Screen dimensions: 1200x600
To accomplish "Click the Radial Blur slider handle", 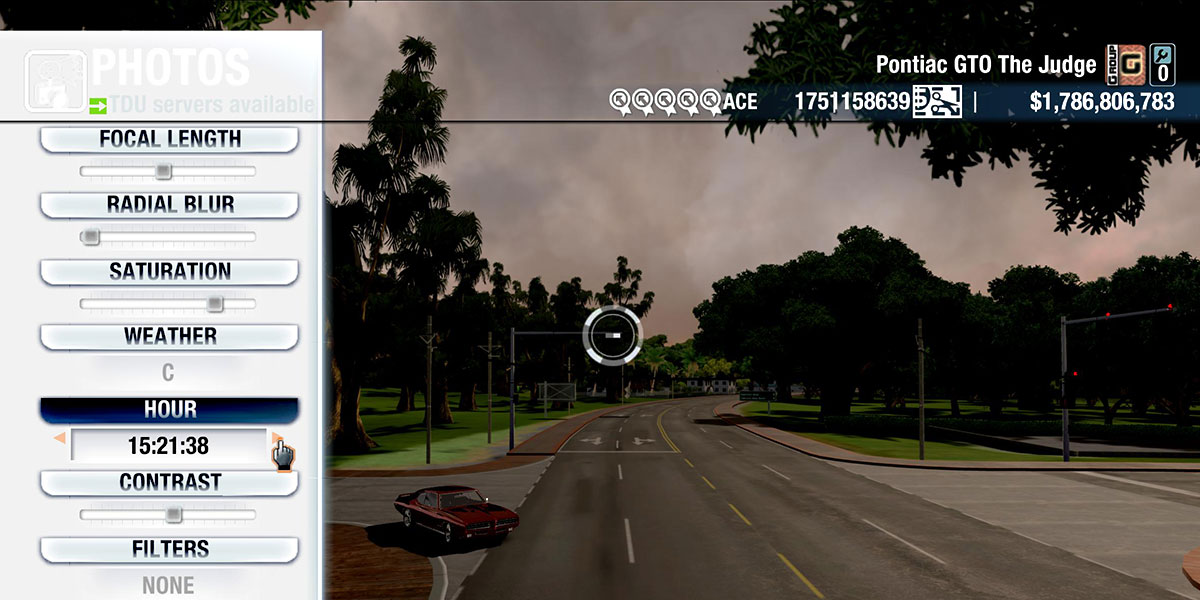I will (x=91, y=237).
